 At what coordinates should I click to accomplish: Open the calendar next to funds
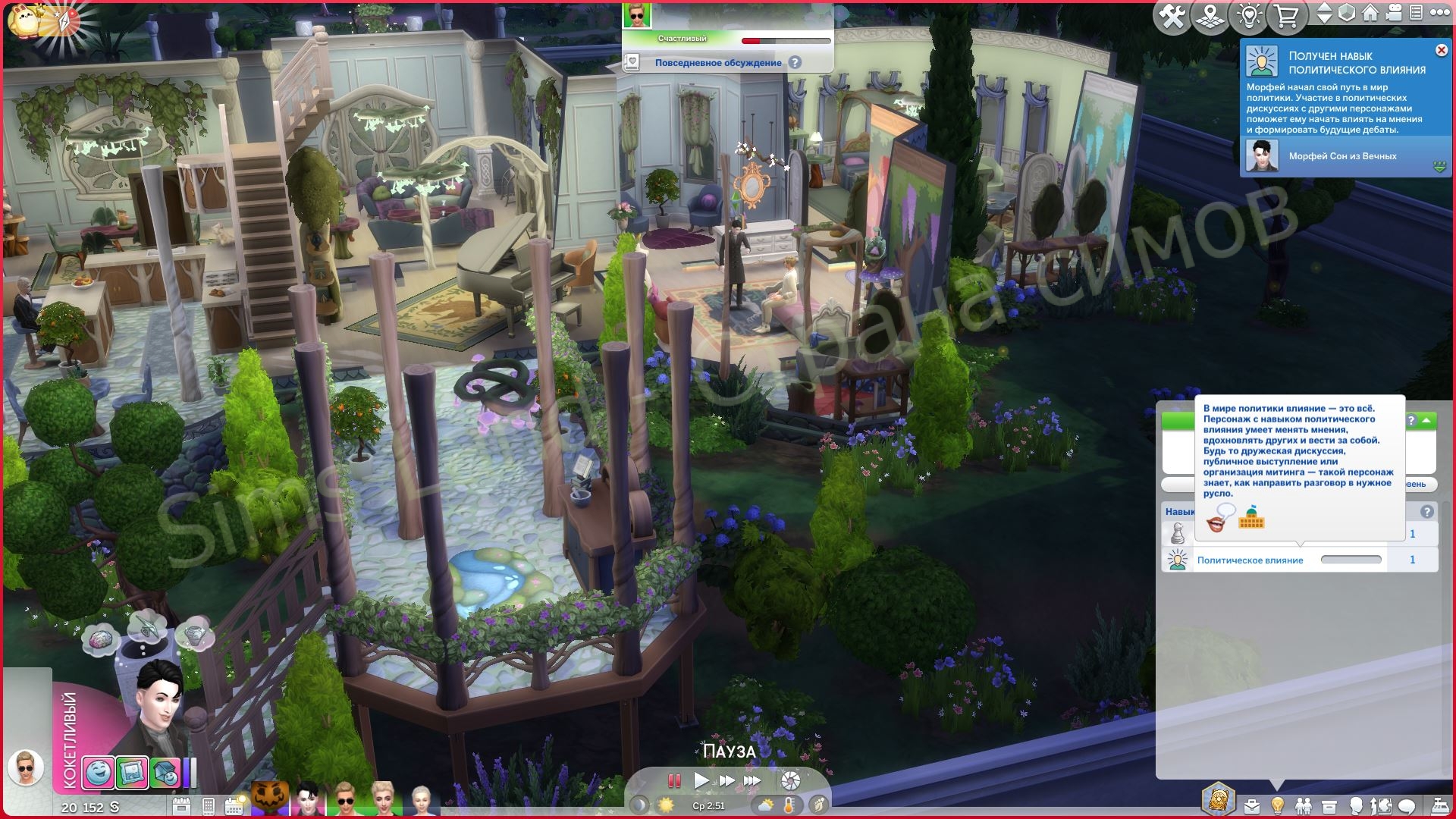tap(181, 805)
